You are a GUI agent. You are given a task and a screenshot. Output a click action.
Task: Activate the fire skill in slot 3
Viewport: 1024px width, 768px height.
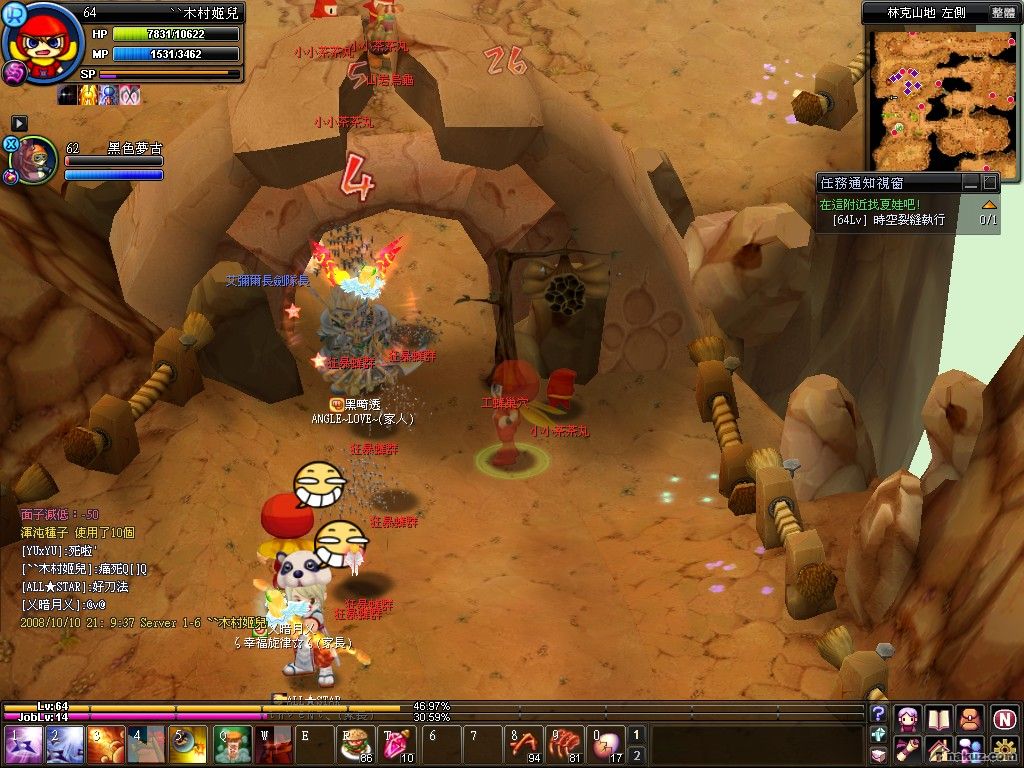104,746
